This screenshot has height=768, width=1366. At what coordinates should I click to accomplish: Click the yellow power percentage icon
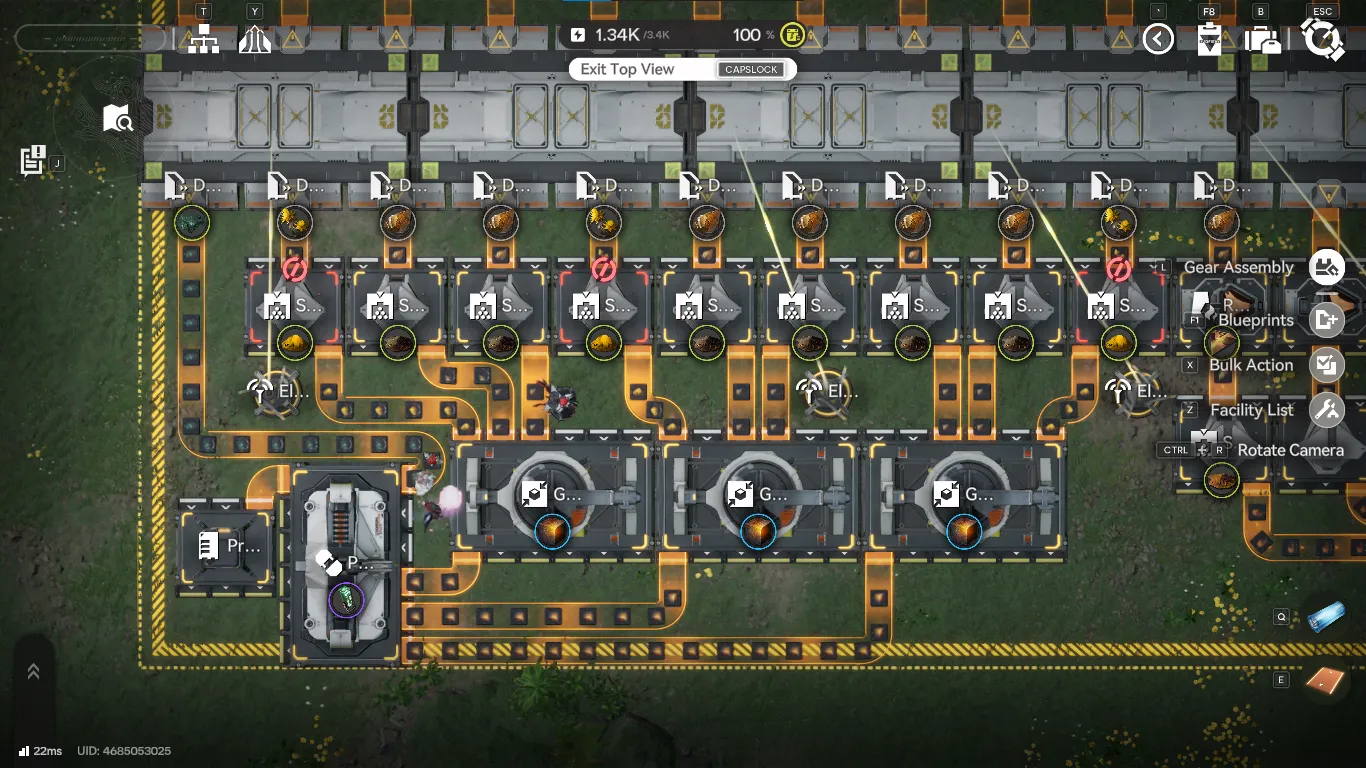pos(792,35)
